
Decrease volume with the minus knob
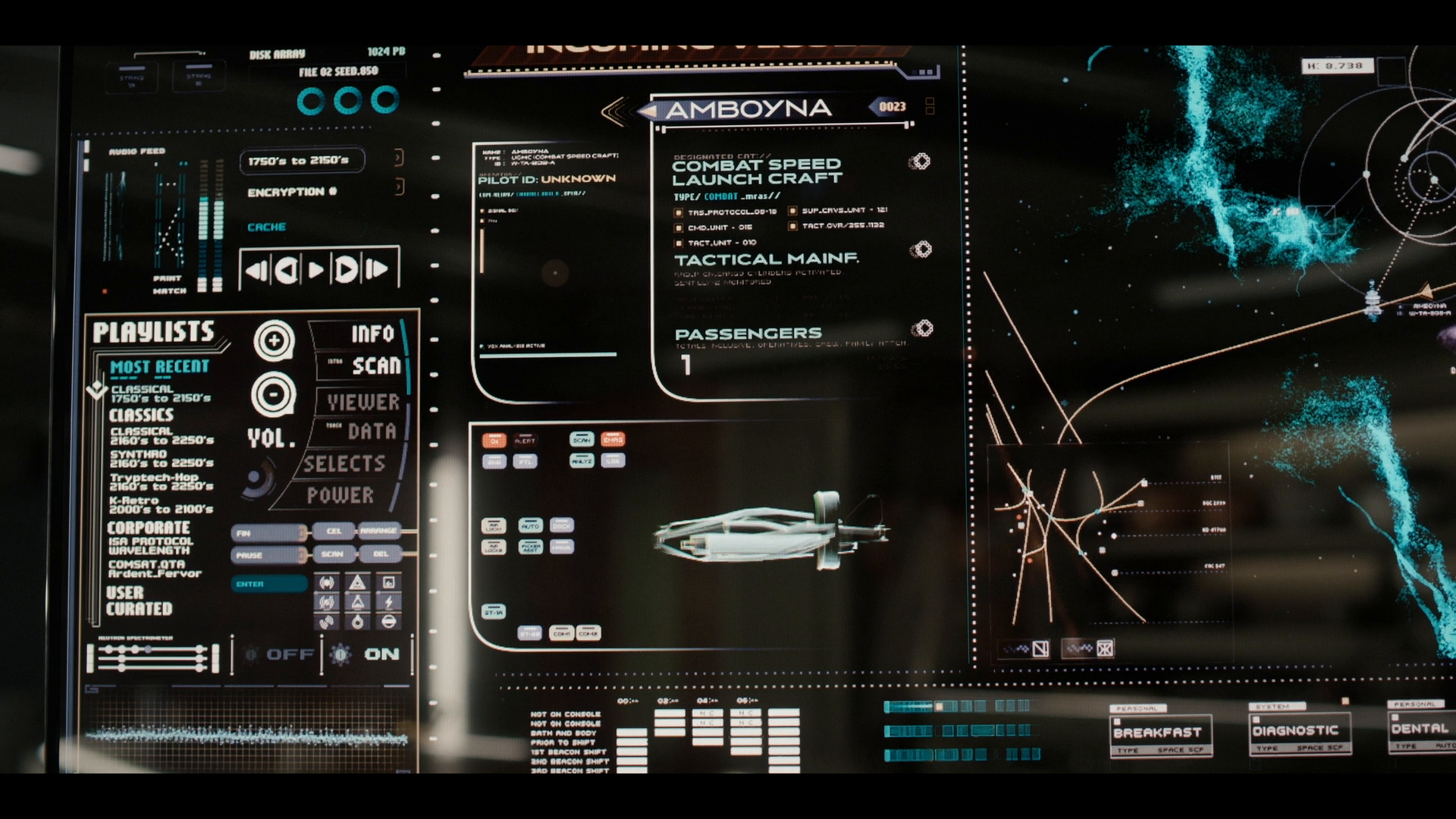point(273,394)
